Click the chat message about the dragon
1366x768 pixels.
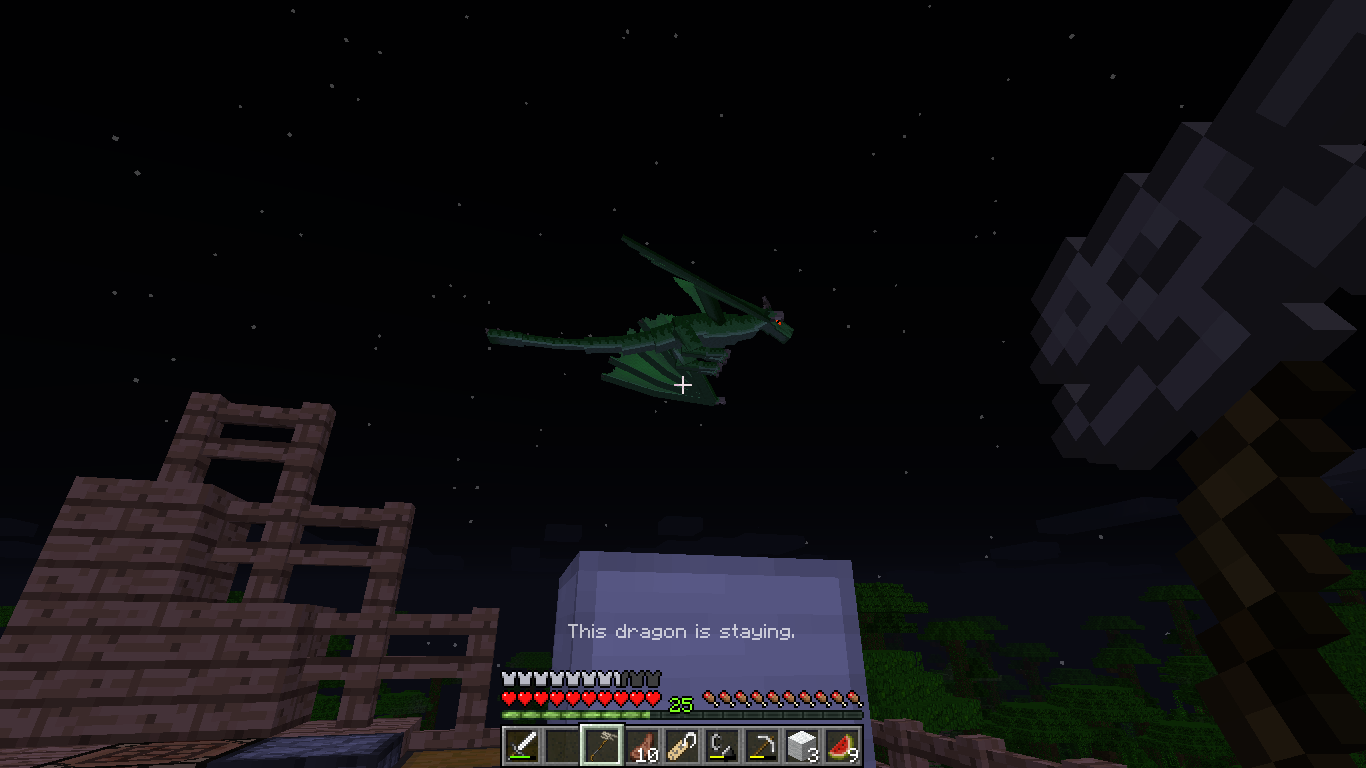683,632
